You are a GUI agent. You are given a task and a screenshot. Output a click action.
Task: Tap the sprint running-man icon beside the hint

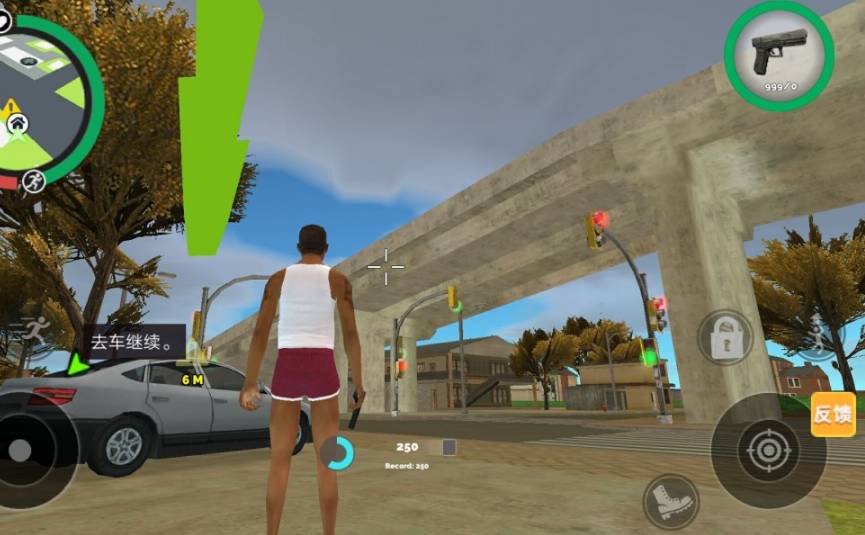coord(35,332)
